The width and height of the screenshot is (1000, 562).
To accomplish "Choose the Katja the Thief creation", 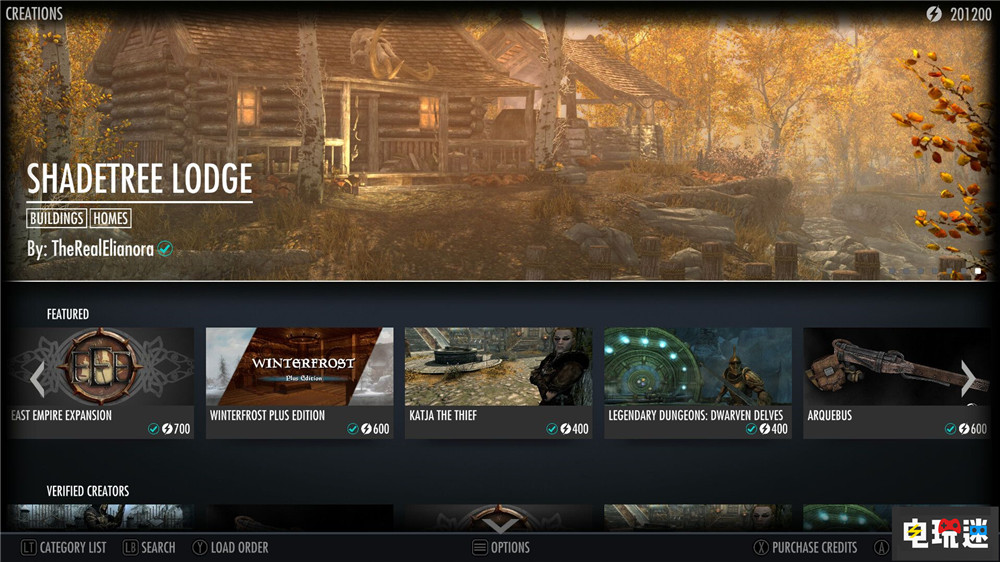I will pyautogui.click(x=498, y=382).
